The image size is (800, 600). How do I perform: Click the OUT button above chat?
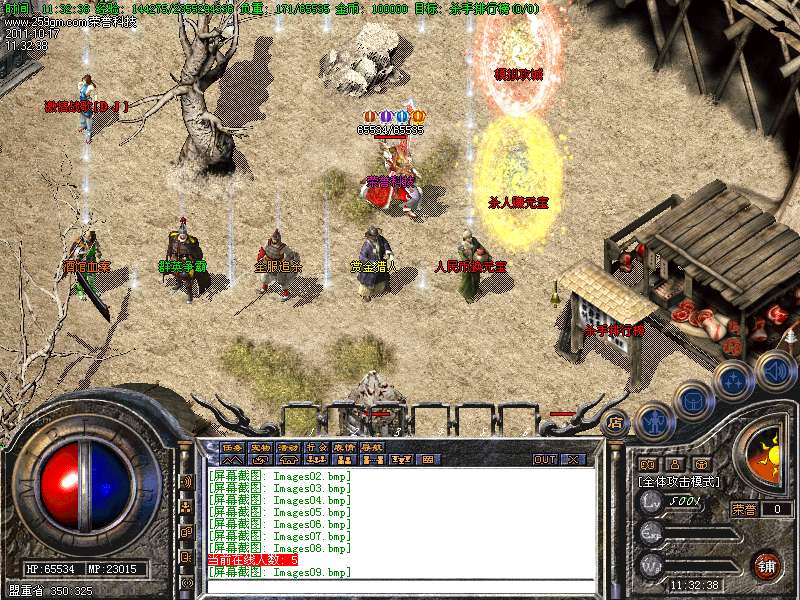(x=545, y=460)
